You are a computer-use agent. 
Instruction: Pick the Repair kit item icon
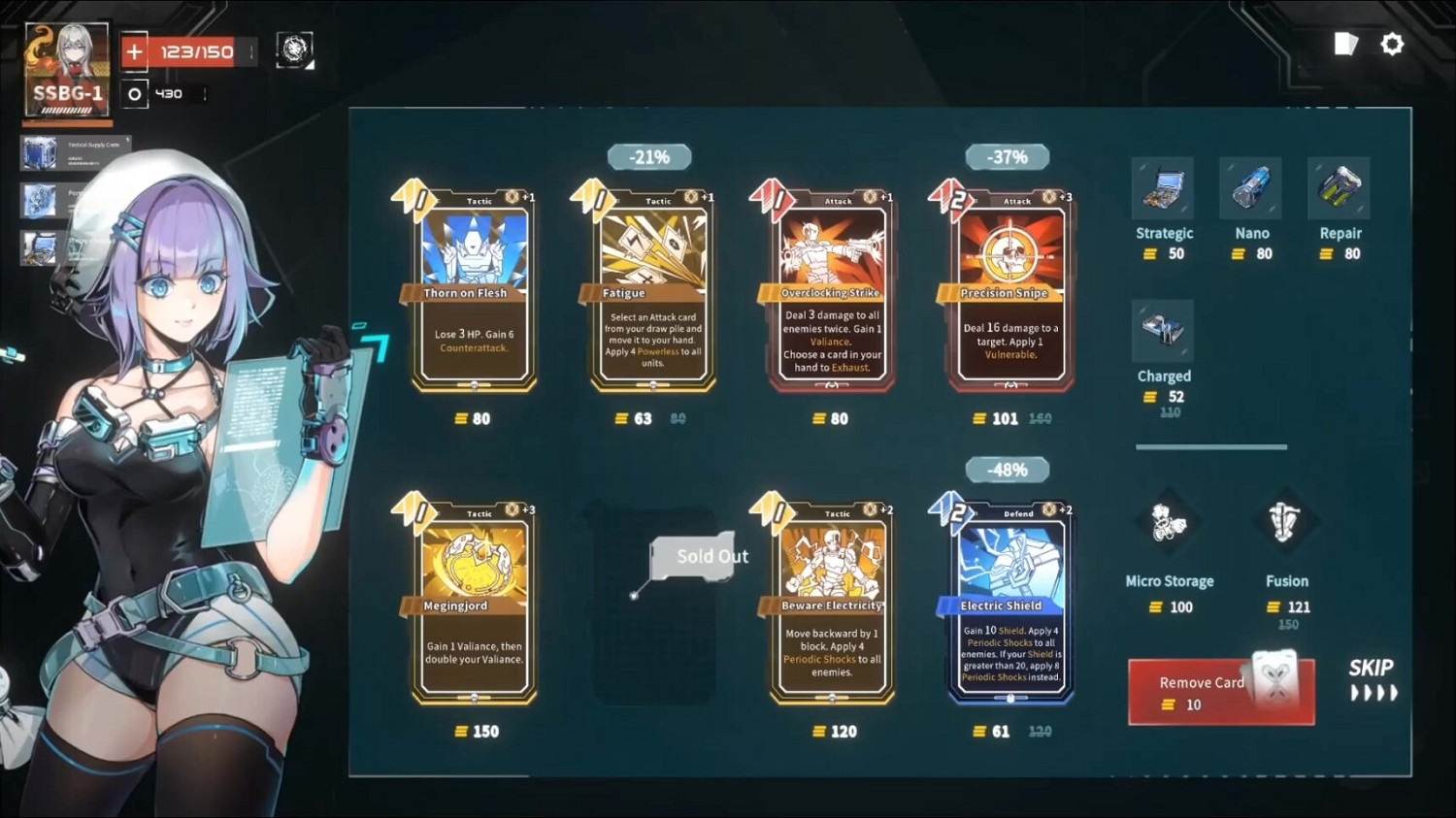(1339, 187)
